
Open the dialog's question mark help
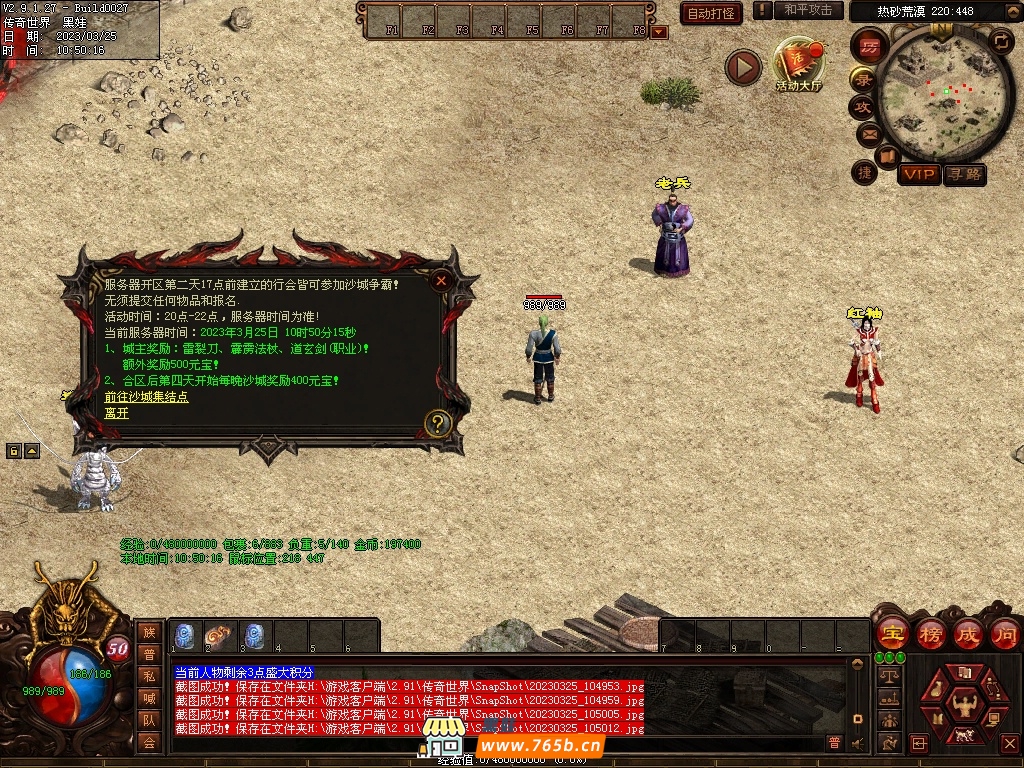click(x=438, y=423)
